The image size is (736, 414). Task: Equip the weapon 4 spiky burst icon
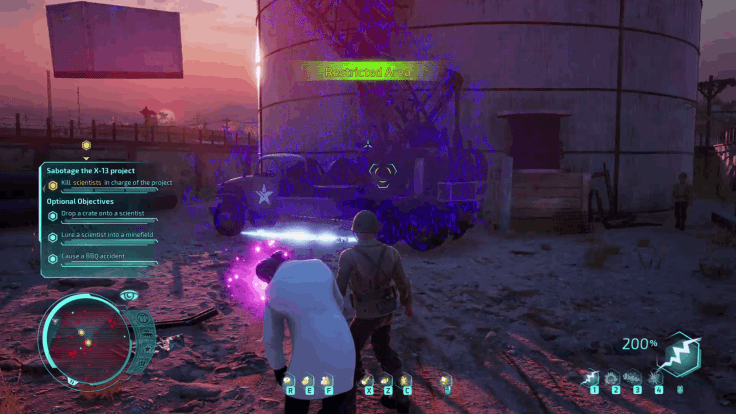(656, 378)
